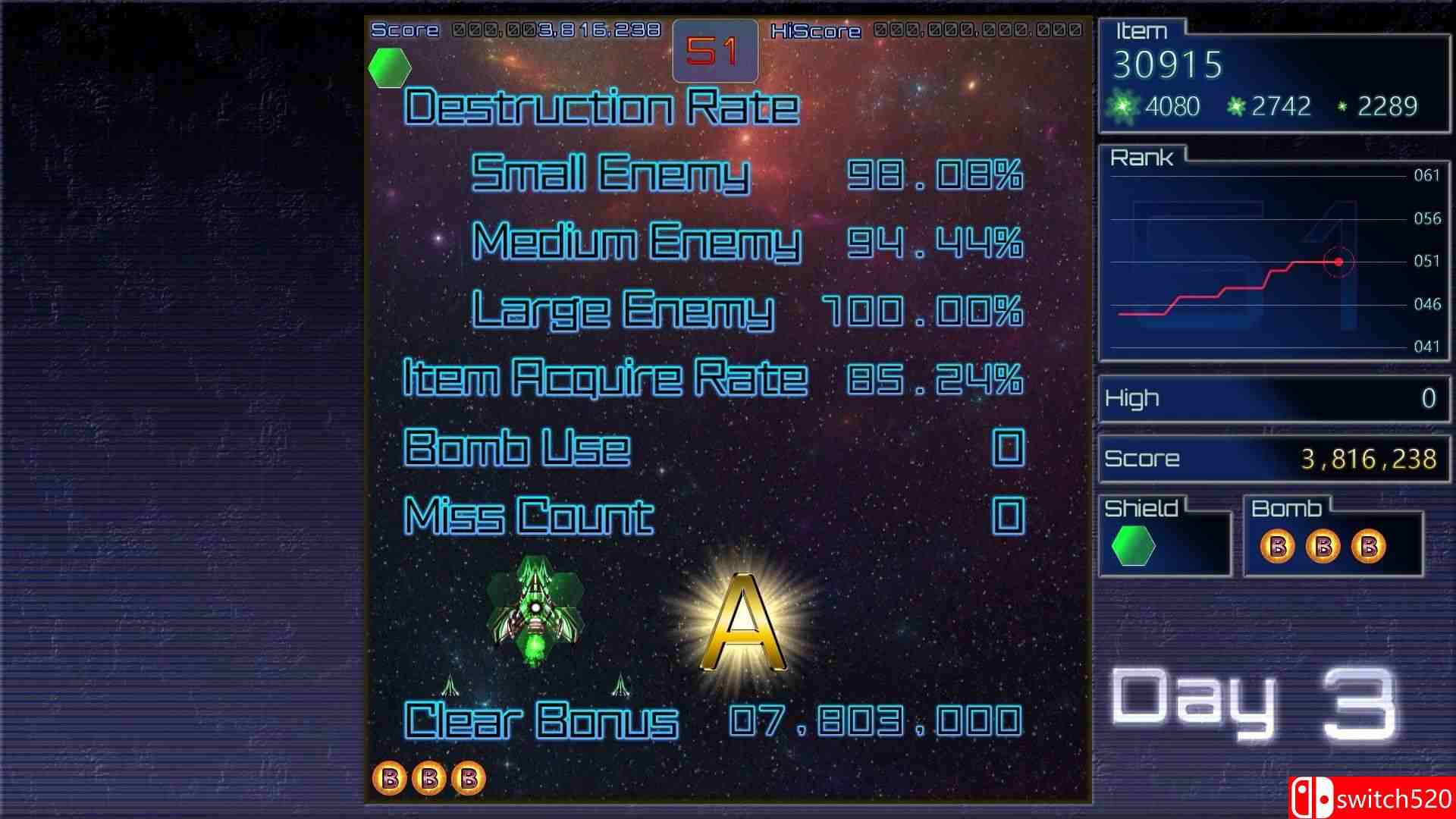Toggle the middle bottom B bomb icon
This screenshot has width=1456, height=819.
430,777
